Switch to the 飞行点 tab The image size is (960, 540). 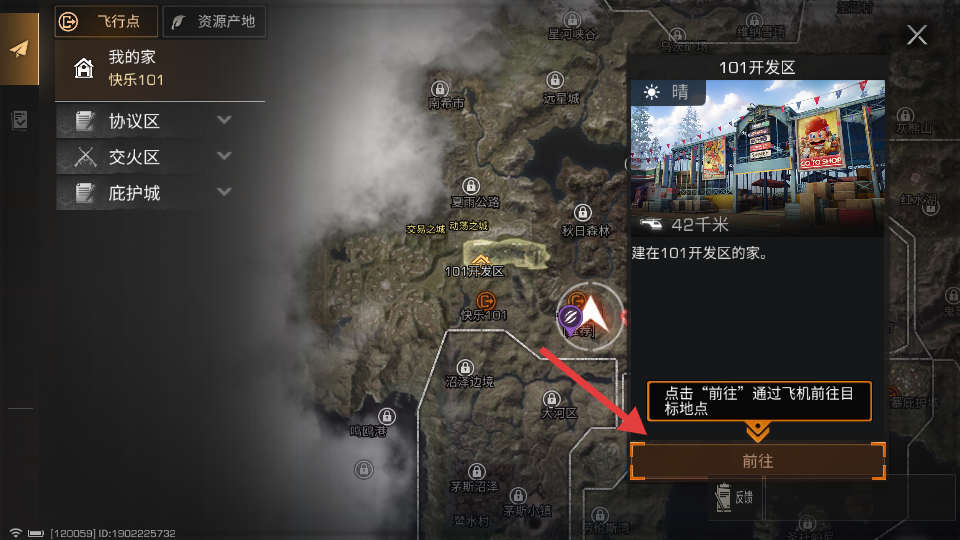point(106,20)
